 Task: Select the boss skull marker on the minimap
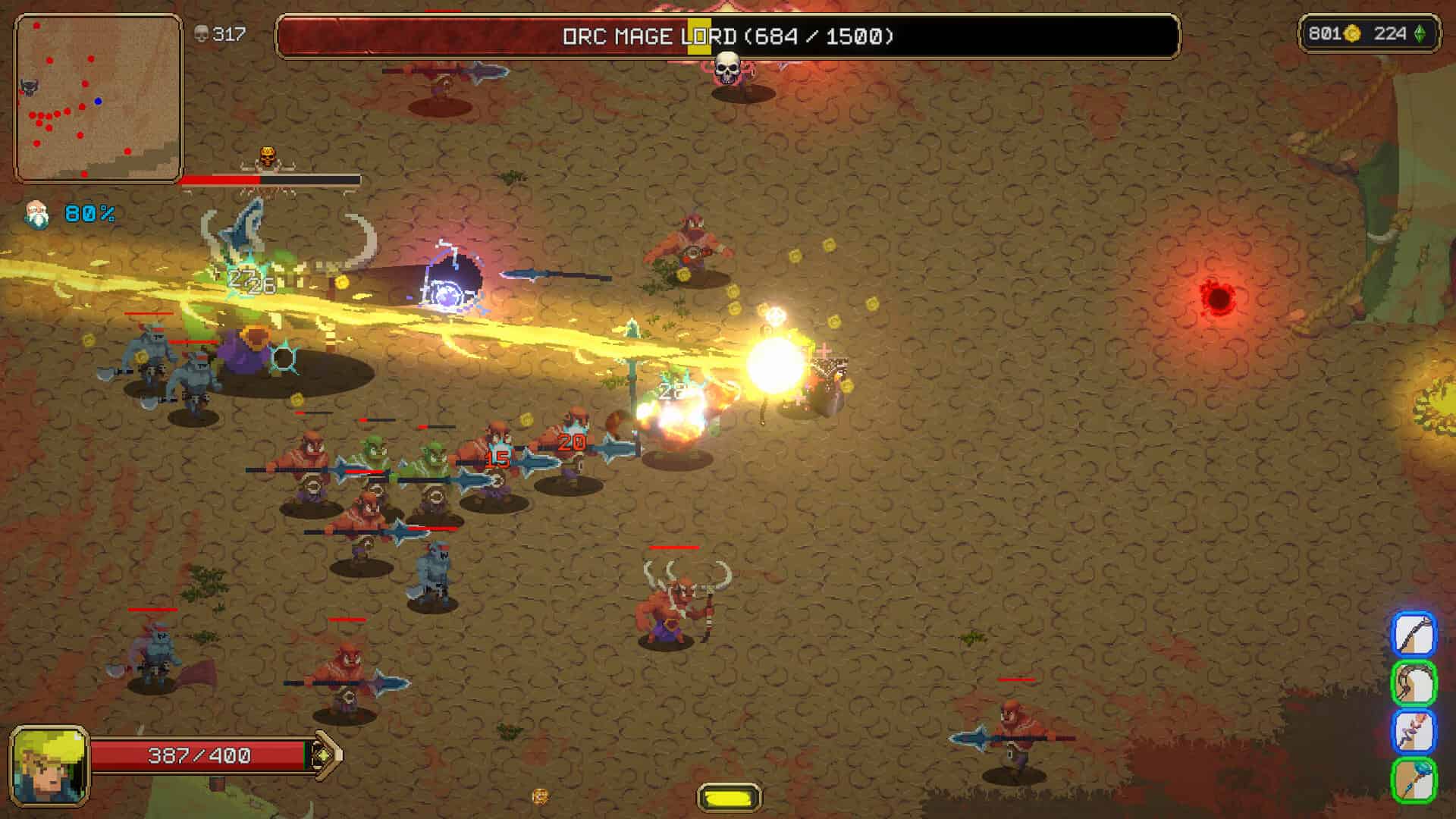[x=29, y=87]
